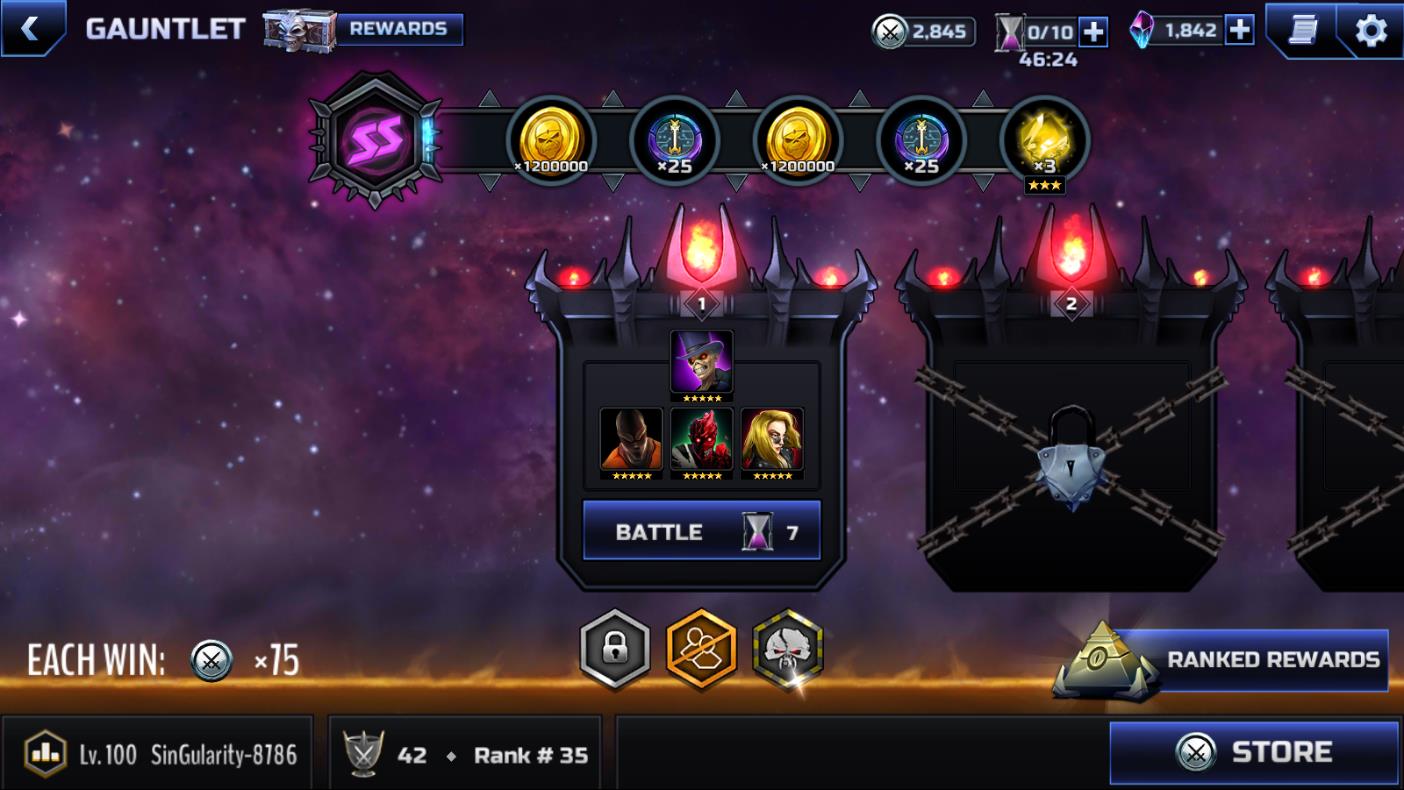Inspect the blonde-haired enemy portrait

click(x=772, y=440)
